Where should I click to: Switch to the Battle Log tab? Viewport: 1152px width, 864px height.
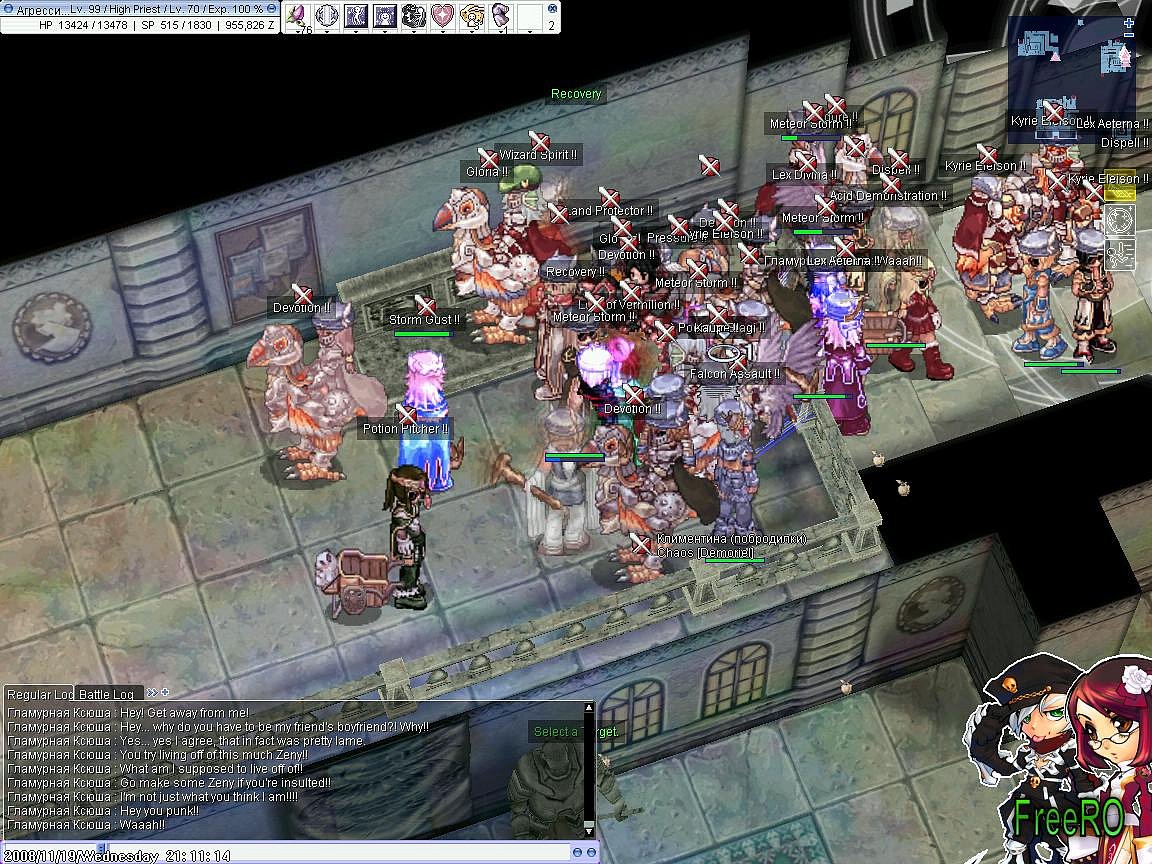click(107, 694)
